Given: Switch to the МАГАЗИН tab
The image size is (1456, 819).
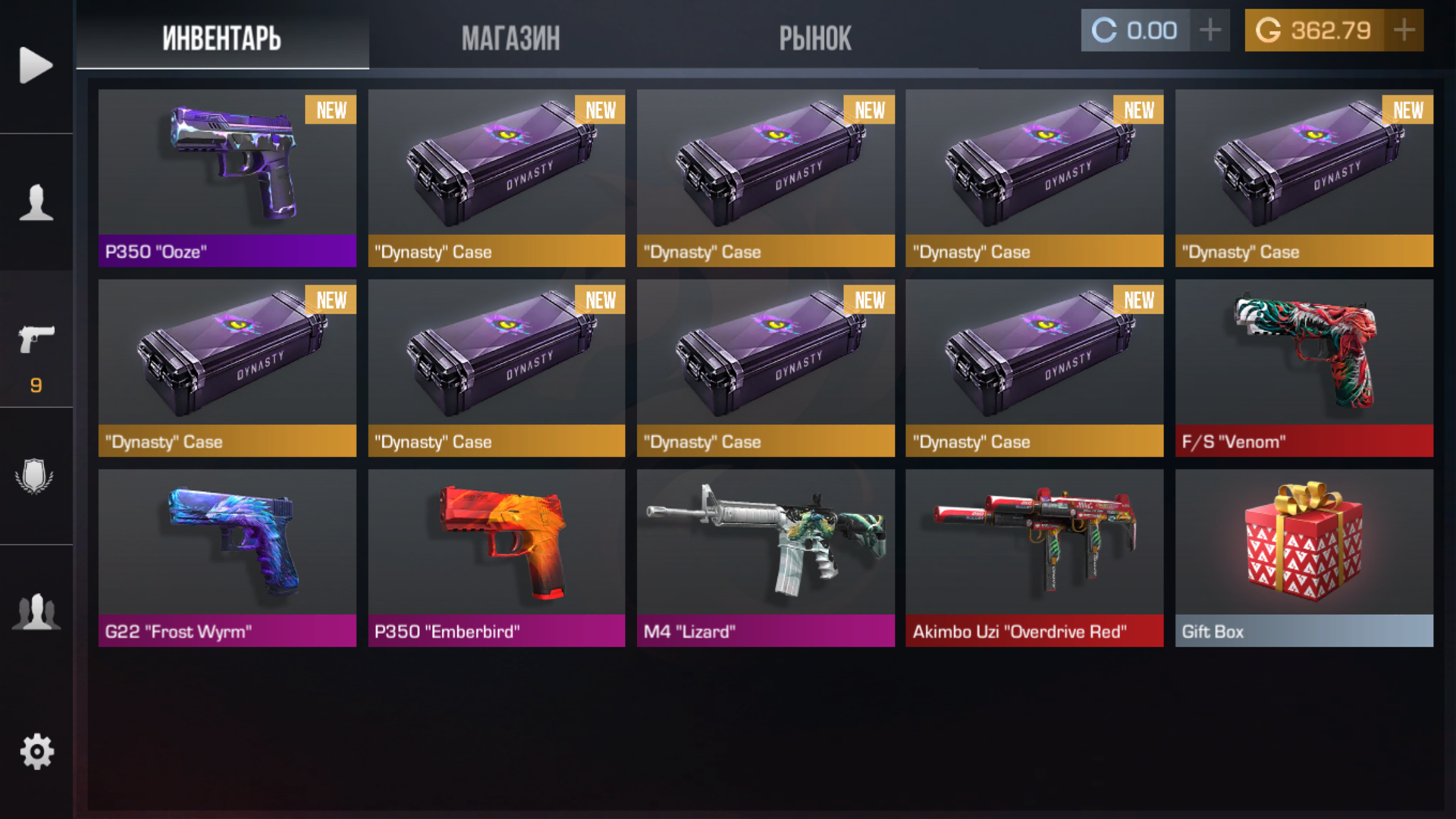Looking at the screenshot, I should [x=511, y=38].
